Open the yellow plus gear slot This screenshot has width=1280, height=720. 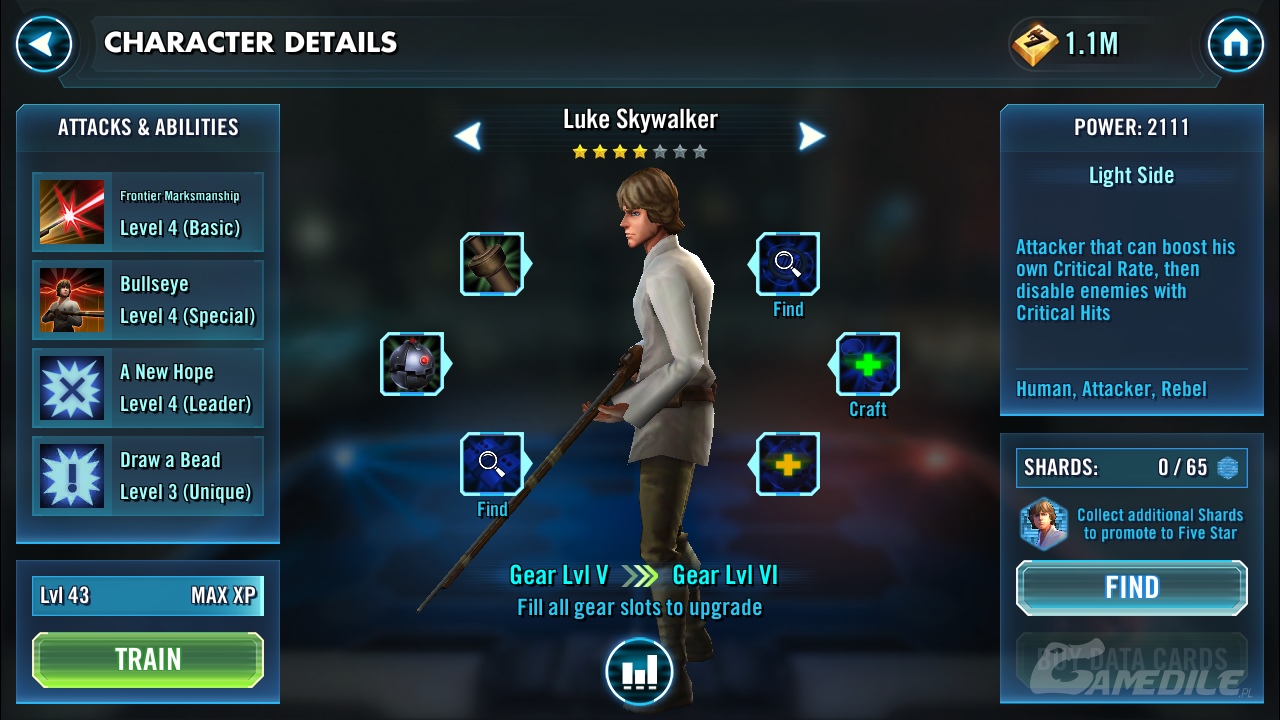(788, 464)
